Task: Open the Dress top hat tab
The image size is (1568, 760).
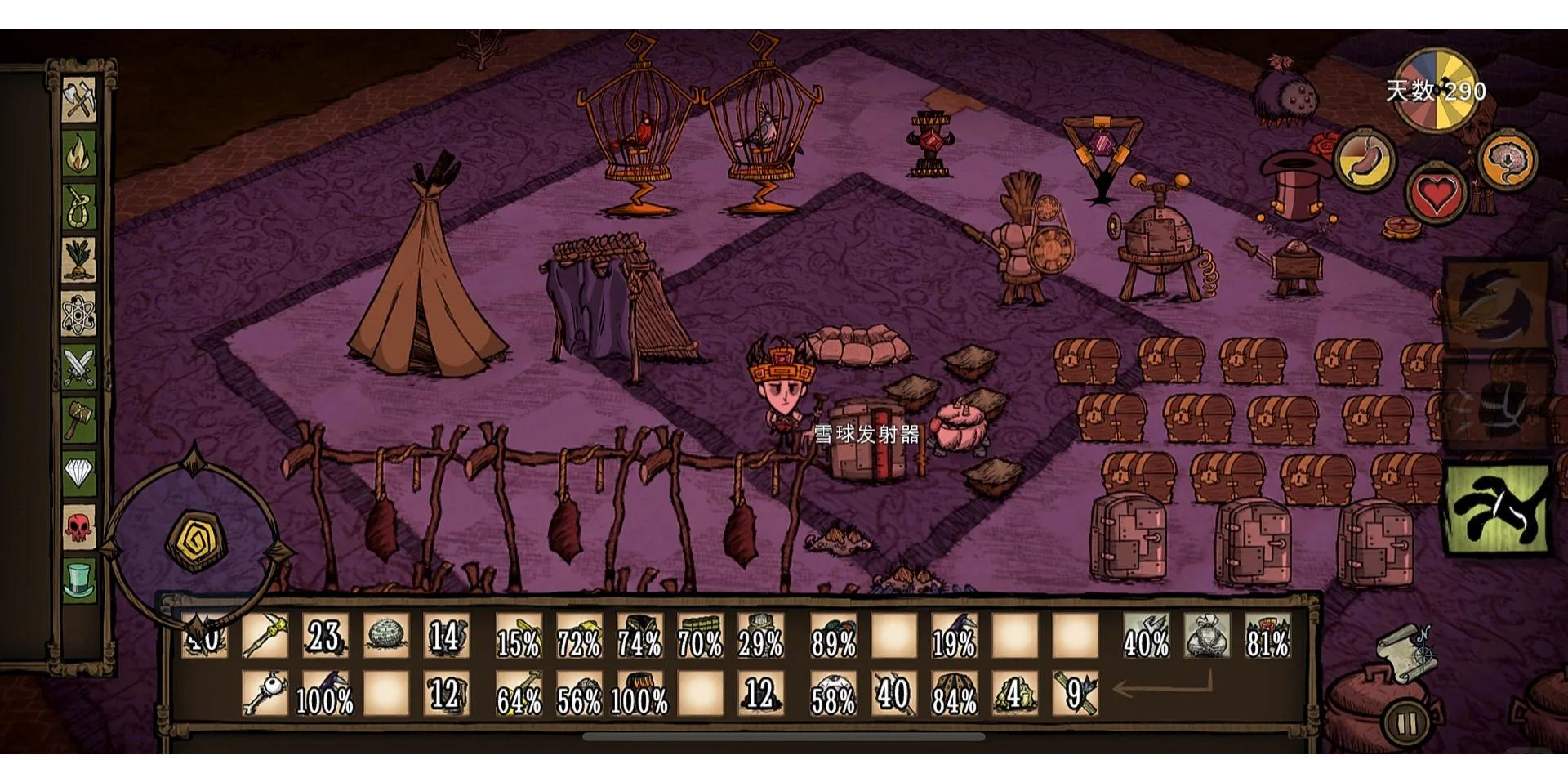Action: pyautogui.click(x=79, y=579)
